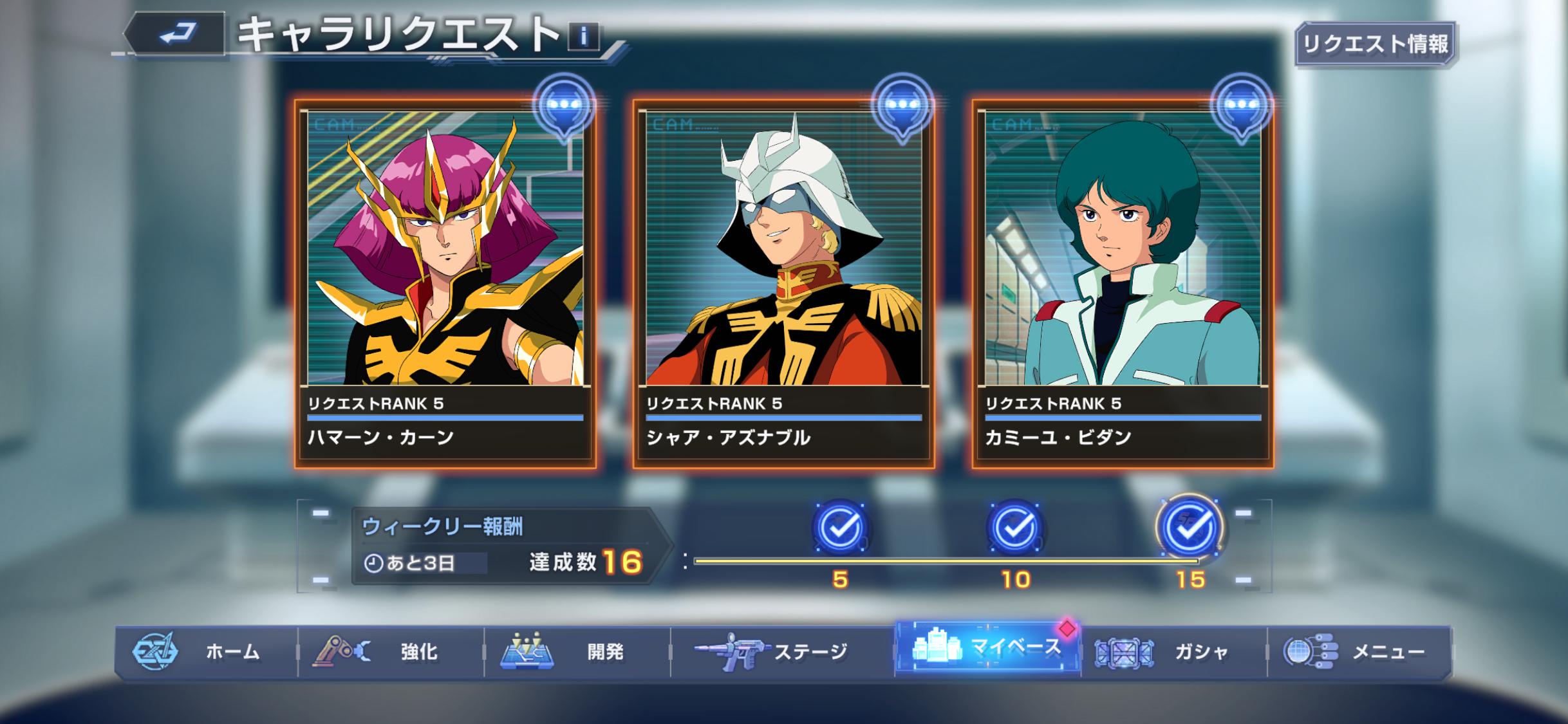Screen dimensions: 1568x724
Task: Choose the シャア・アズナブル request card
Action: tap(783, 283)
